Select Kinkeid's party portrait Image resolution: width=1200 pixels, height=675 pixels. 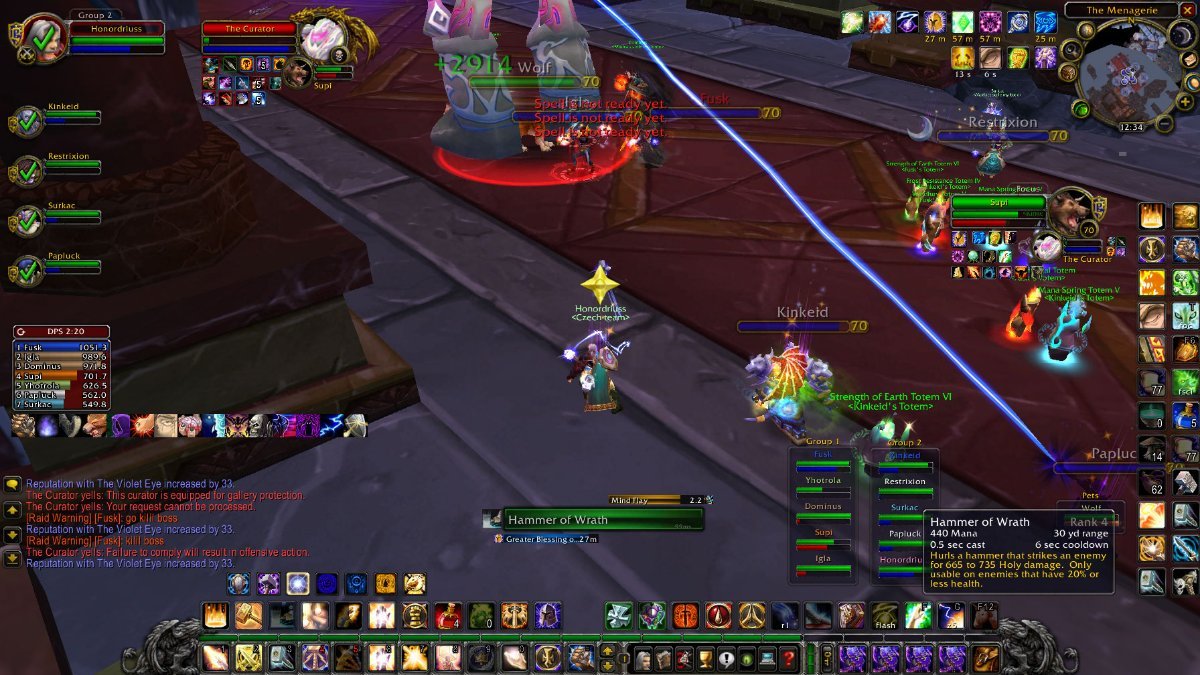tap(27, 122)
